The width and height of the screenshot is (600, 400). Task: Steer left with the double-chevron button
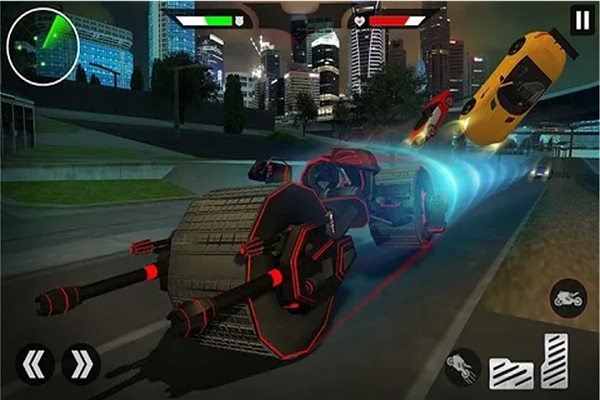tap(35, 364)
